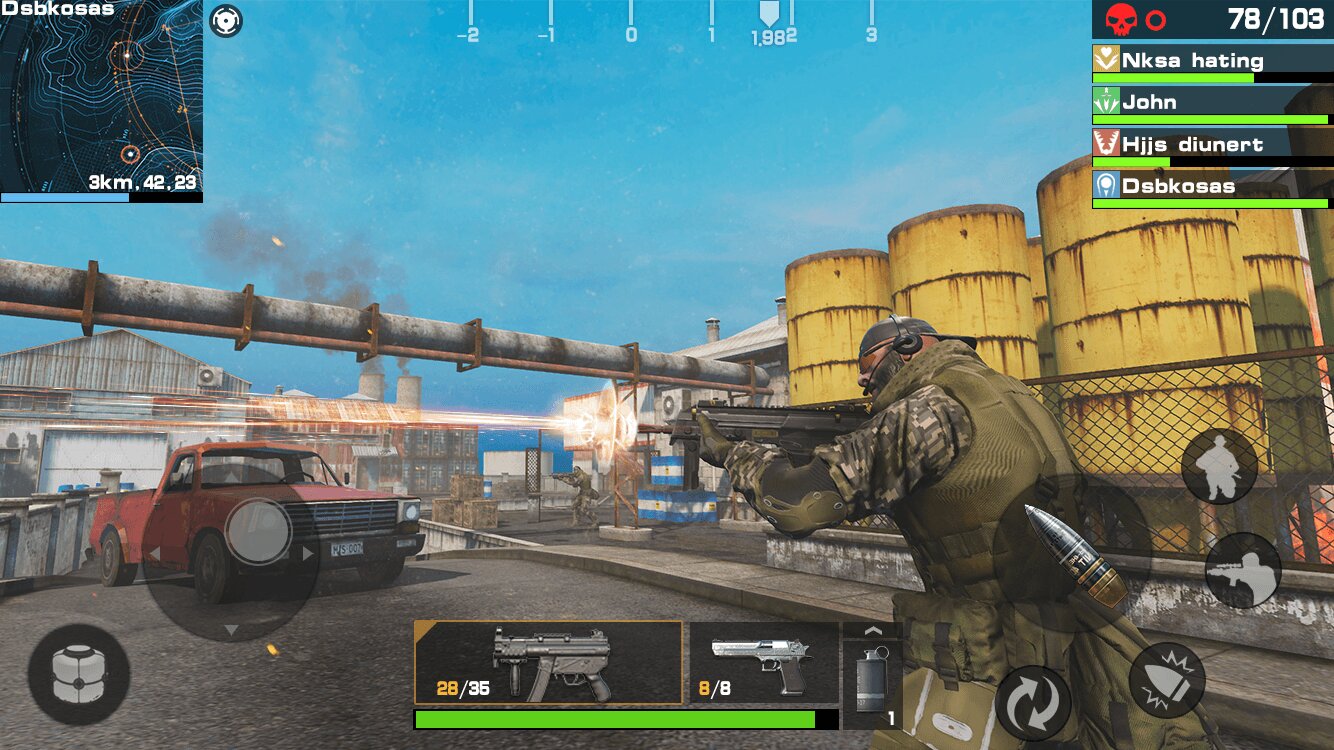Select teammate Nksa hating in squad list
This screenshot has height=750, width=1334.
(1212, 63)
